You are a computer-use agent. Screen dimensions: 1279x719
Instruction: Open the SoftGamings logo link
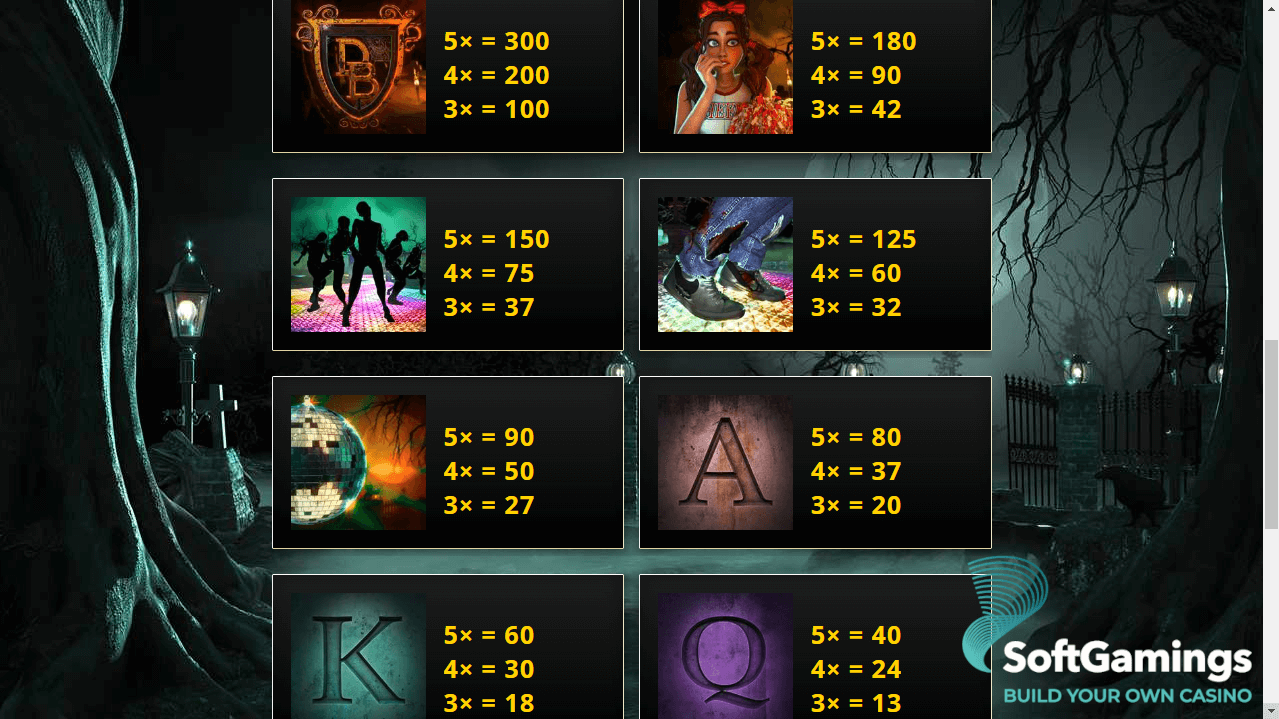(1108, 640)
